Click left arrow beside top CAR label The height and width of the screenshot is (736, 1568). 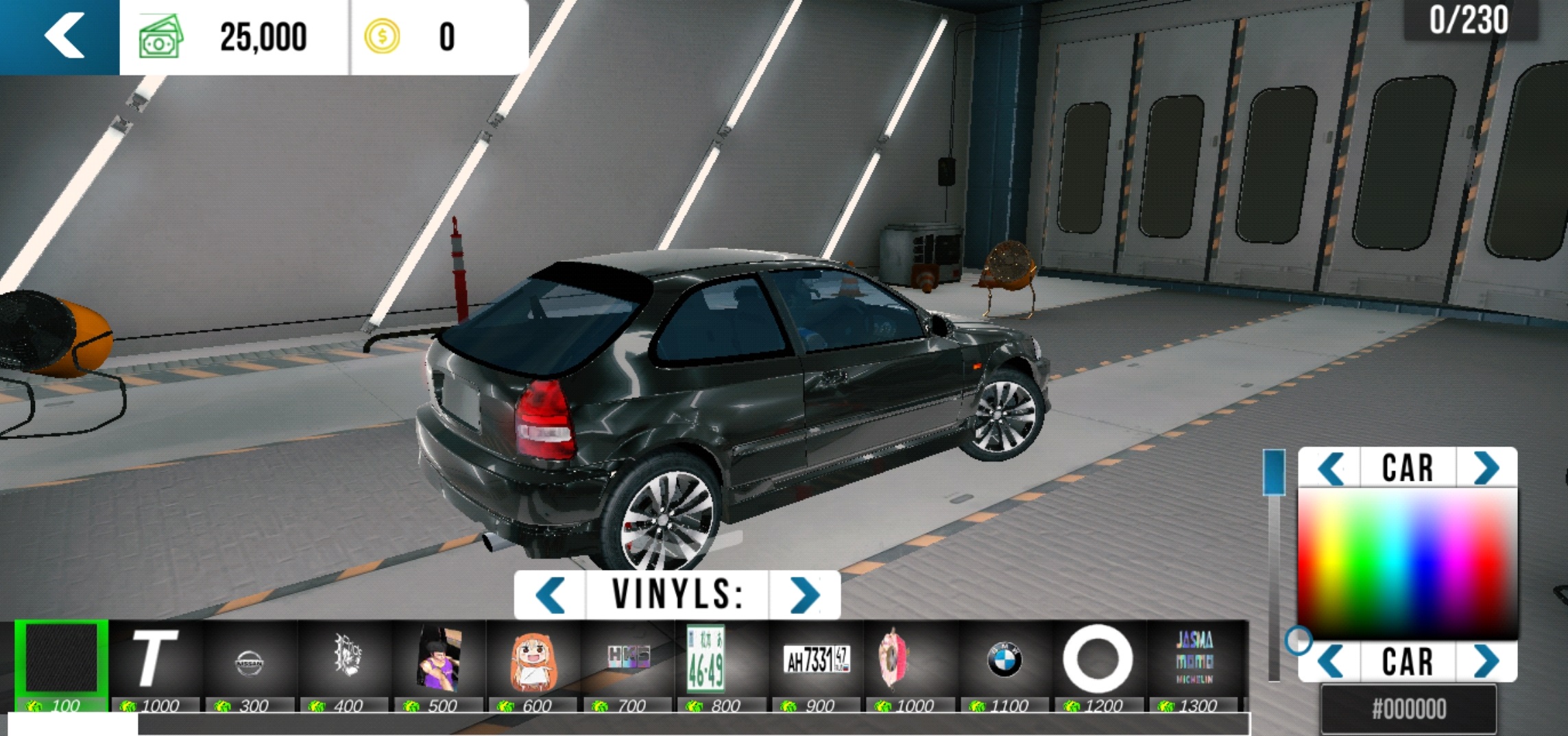pos(1331,468)
